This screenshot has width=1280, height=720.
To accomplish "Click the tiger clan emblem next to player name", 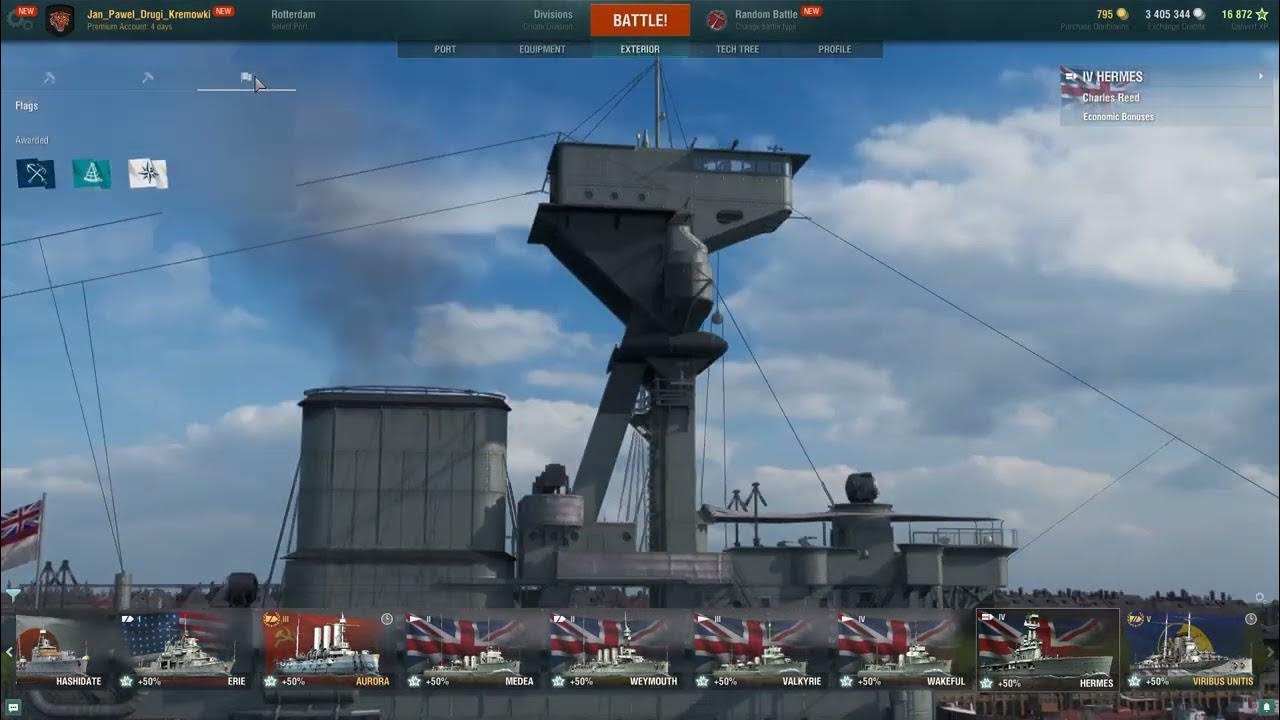I will [60, 18].
